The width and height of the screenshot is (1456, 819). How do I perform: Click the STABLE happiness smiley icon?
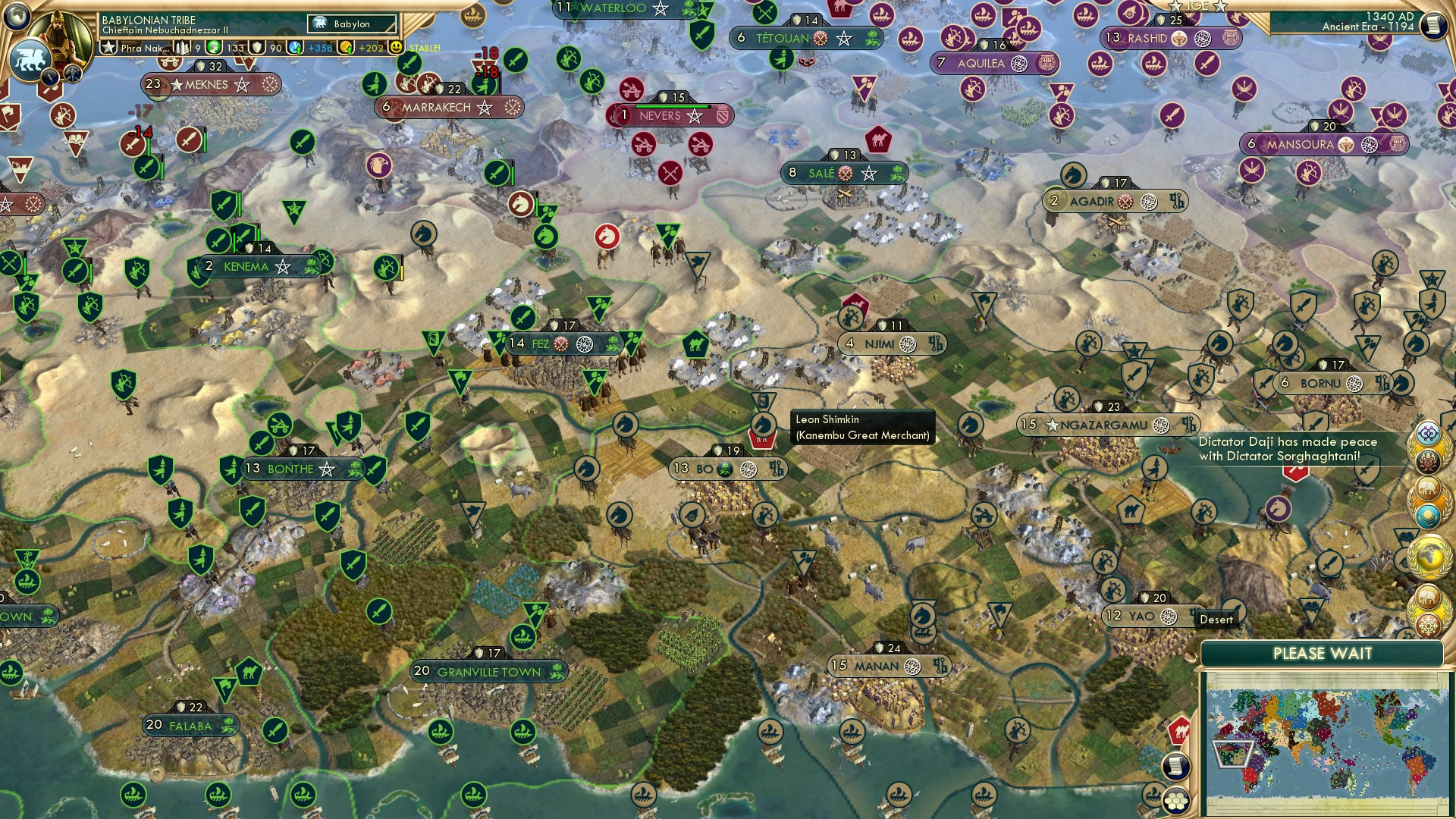pos(395,47)
